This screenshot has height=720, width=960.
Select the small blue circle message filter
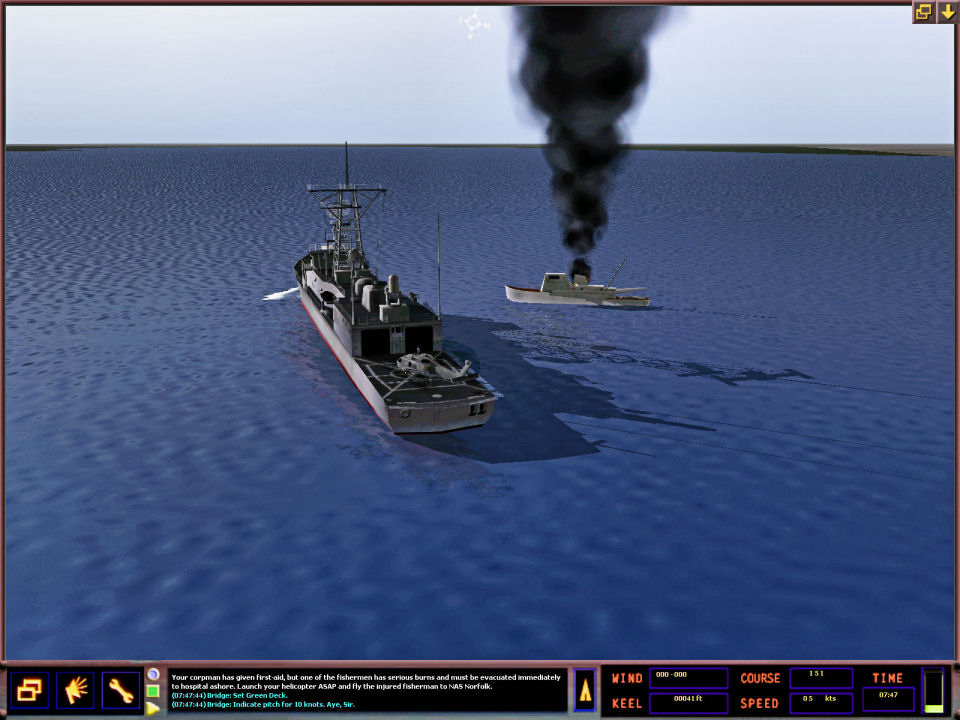pos(153,674)
